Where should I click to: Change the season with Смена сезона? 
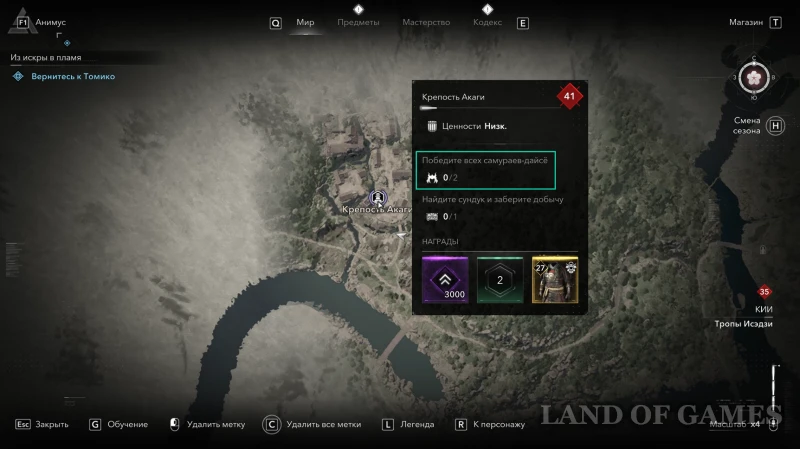pos(747,126)
